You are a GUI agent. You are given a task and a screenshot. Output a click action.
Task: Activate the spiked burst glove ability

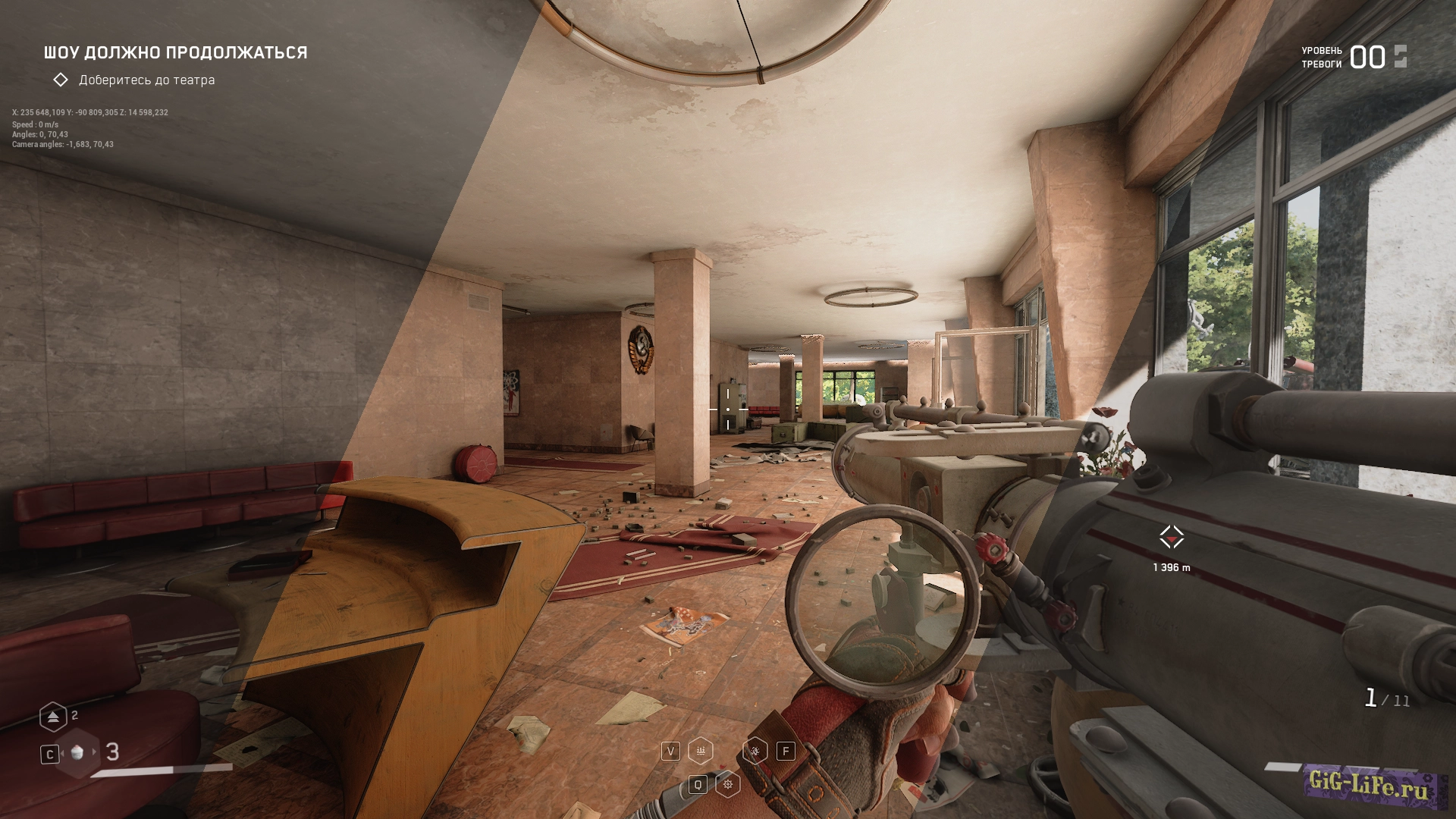coord(755,751)
